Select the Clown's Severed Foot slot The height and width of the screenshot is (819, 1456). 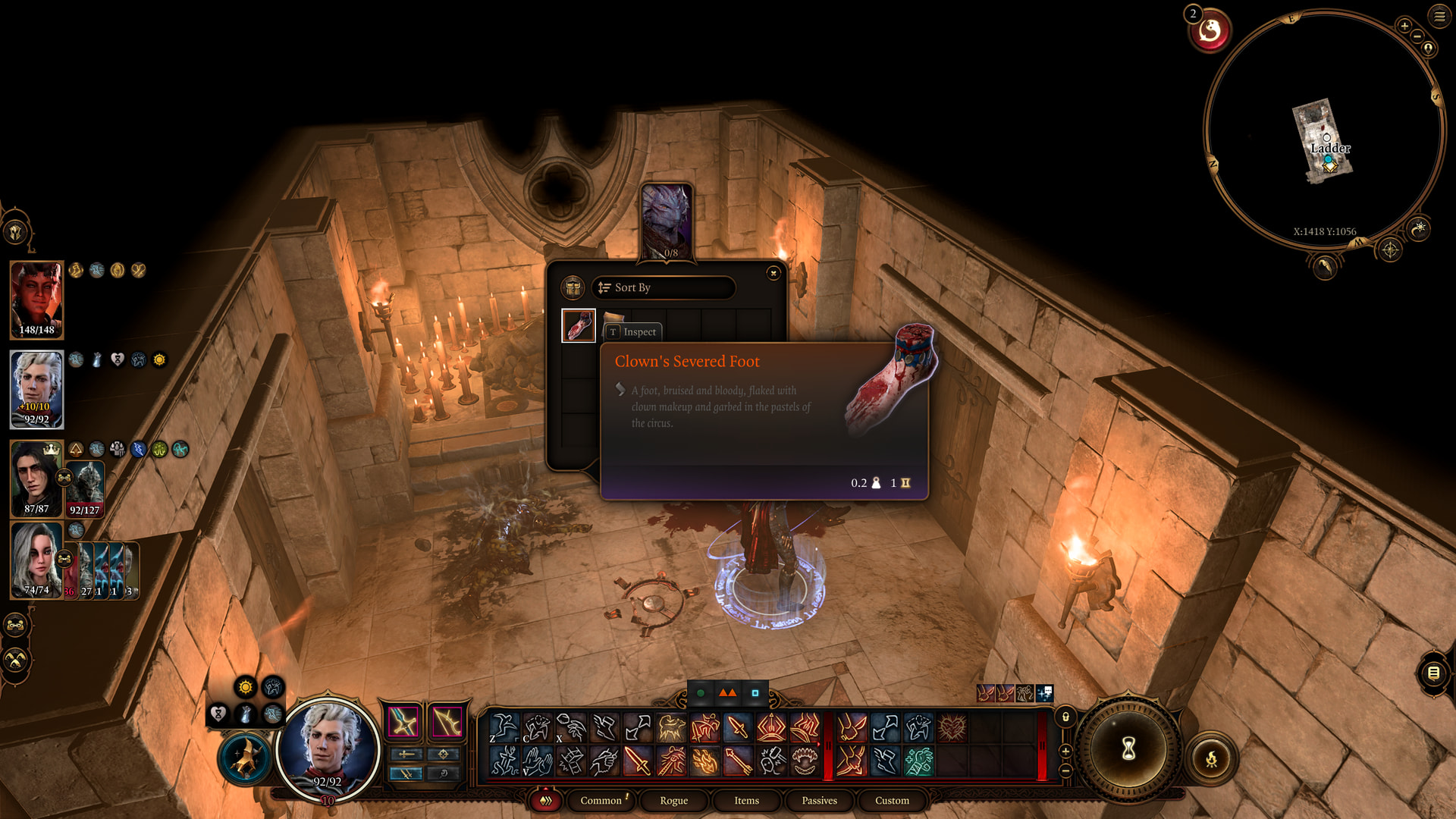coord(578,325)
